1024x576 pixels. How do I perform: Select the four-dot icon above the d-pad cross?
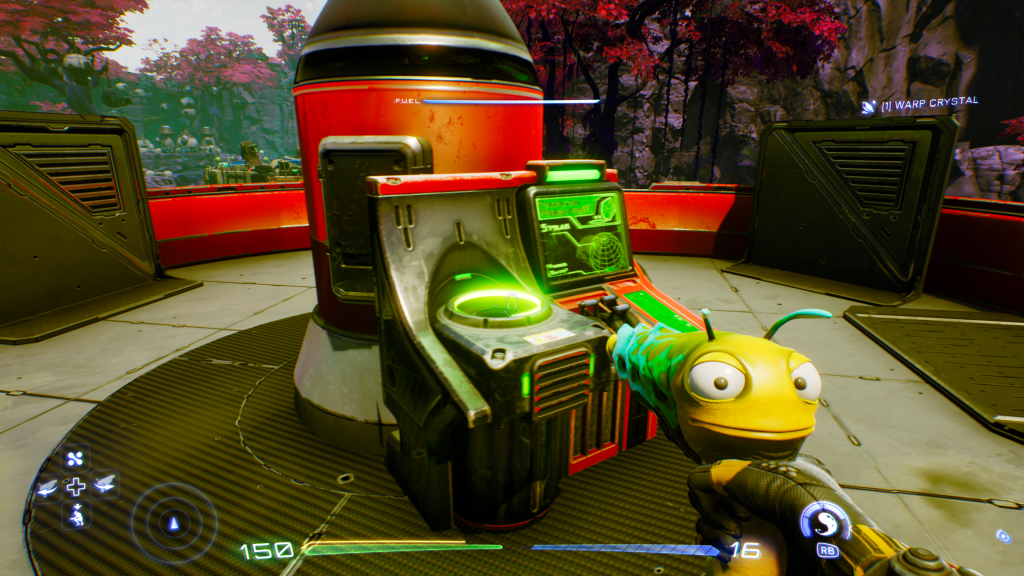76,459
